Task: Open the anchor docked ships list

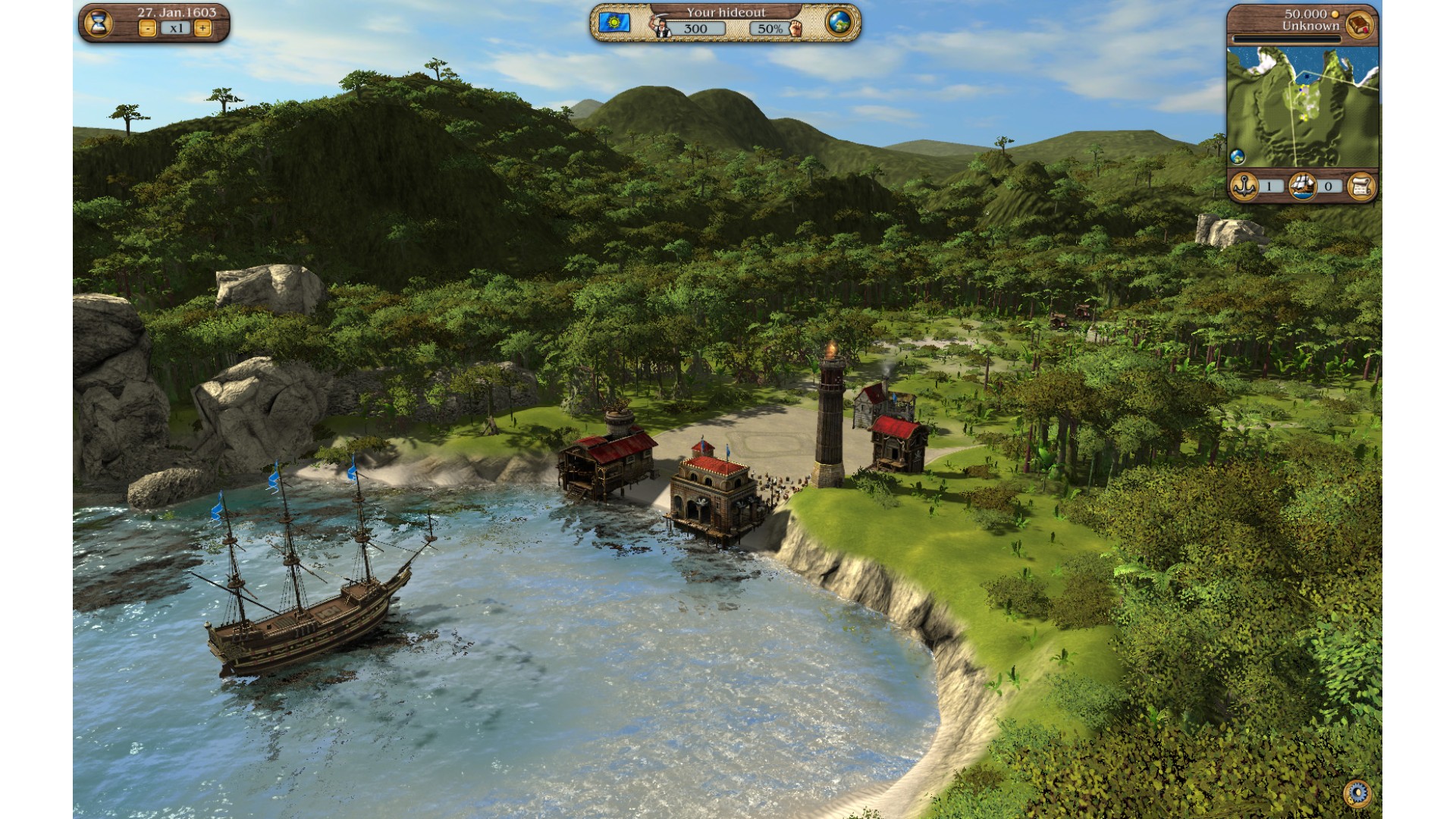Action: coord(1244,186)
